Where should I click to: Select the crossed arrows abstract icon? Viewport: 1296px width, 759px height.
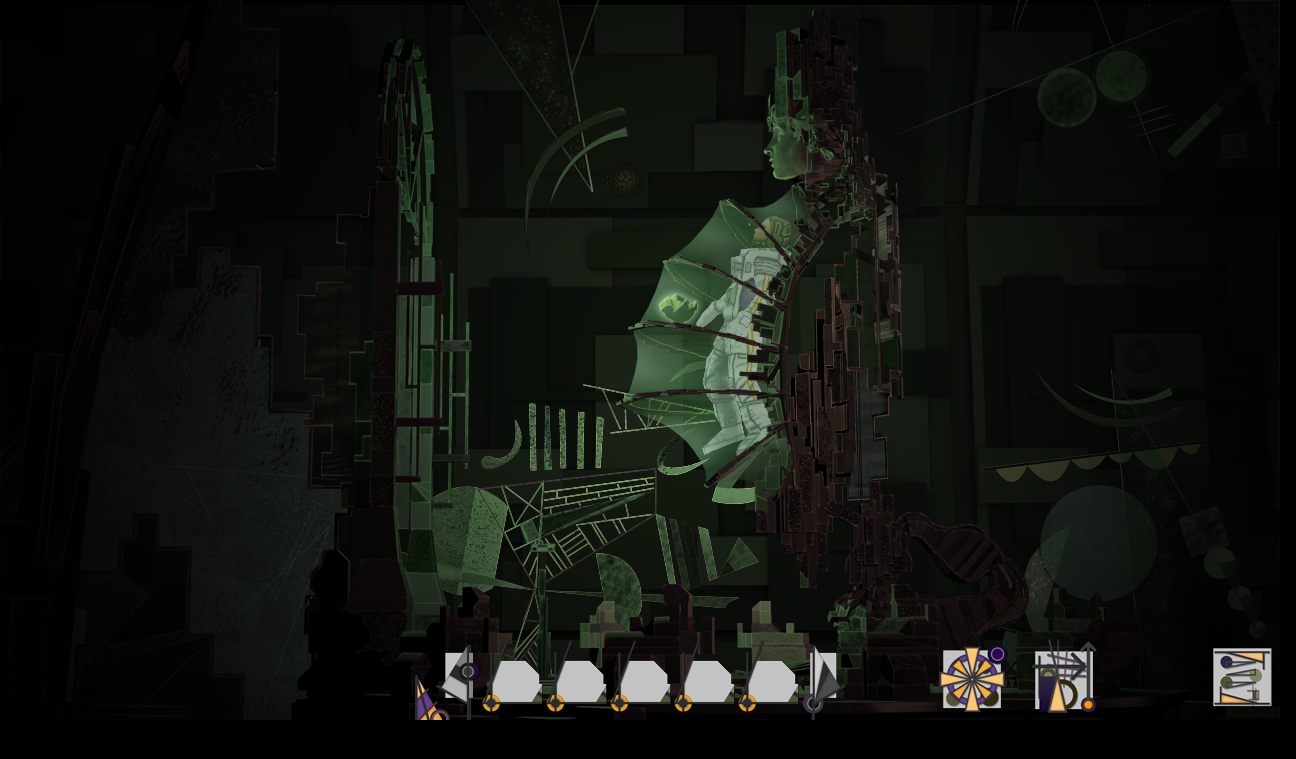[x=1064, y=679]
